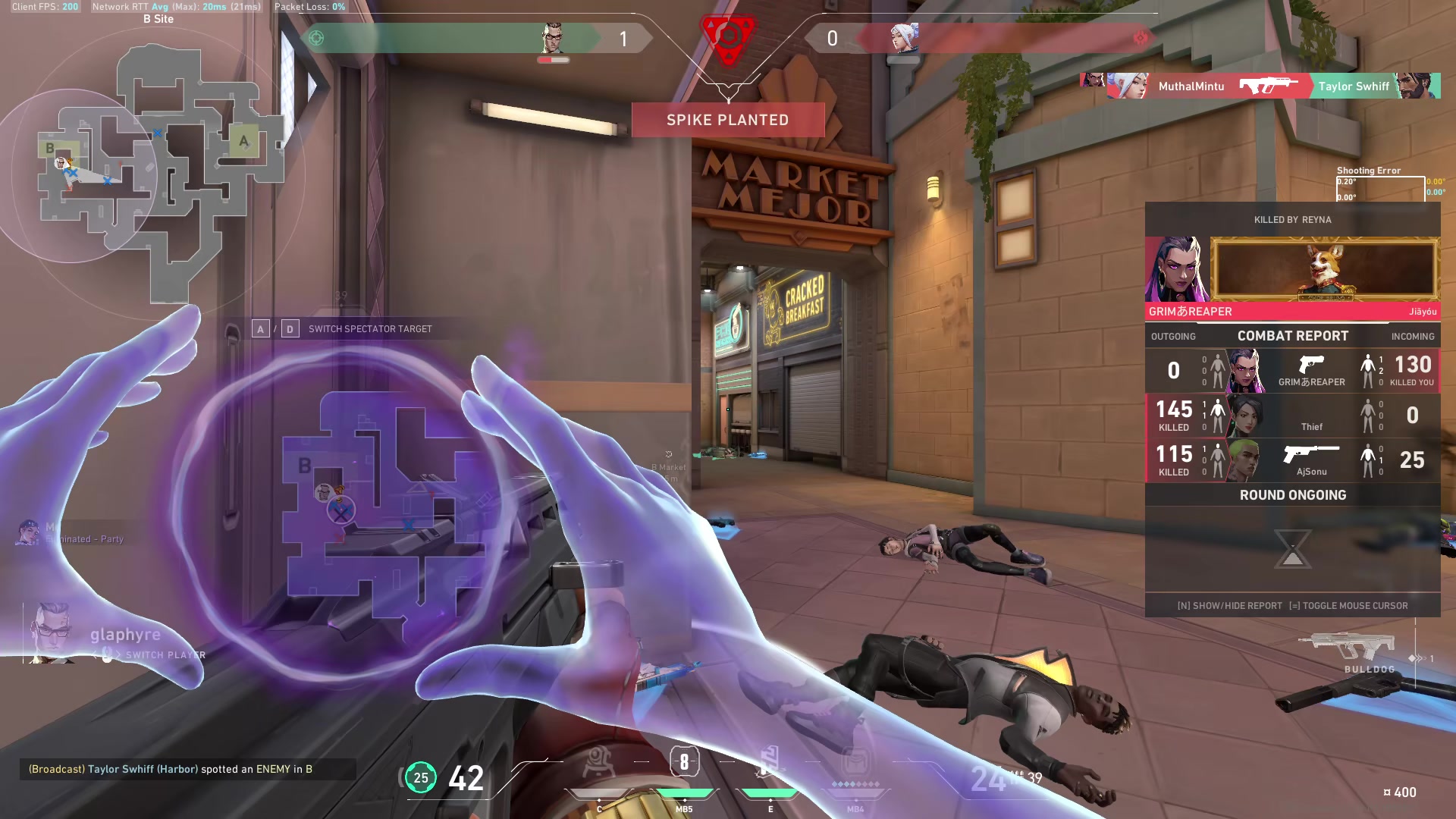Viewport: 1456px width, 819px height.
Task: Activate the Headhunter ability with 8 charges
Action: (684, 763)
